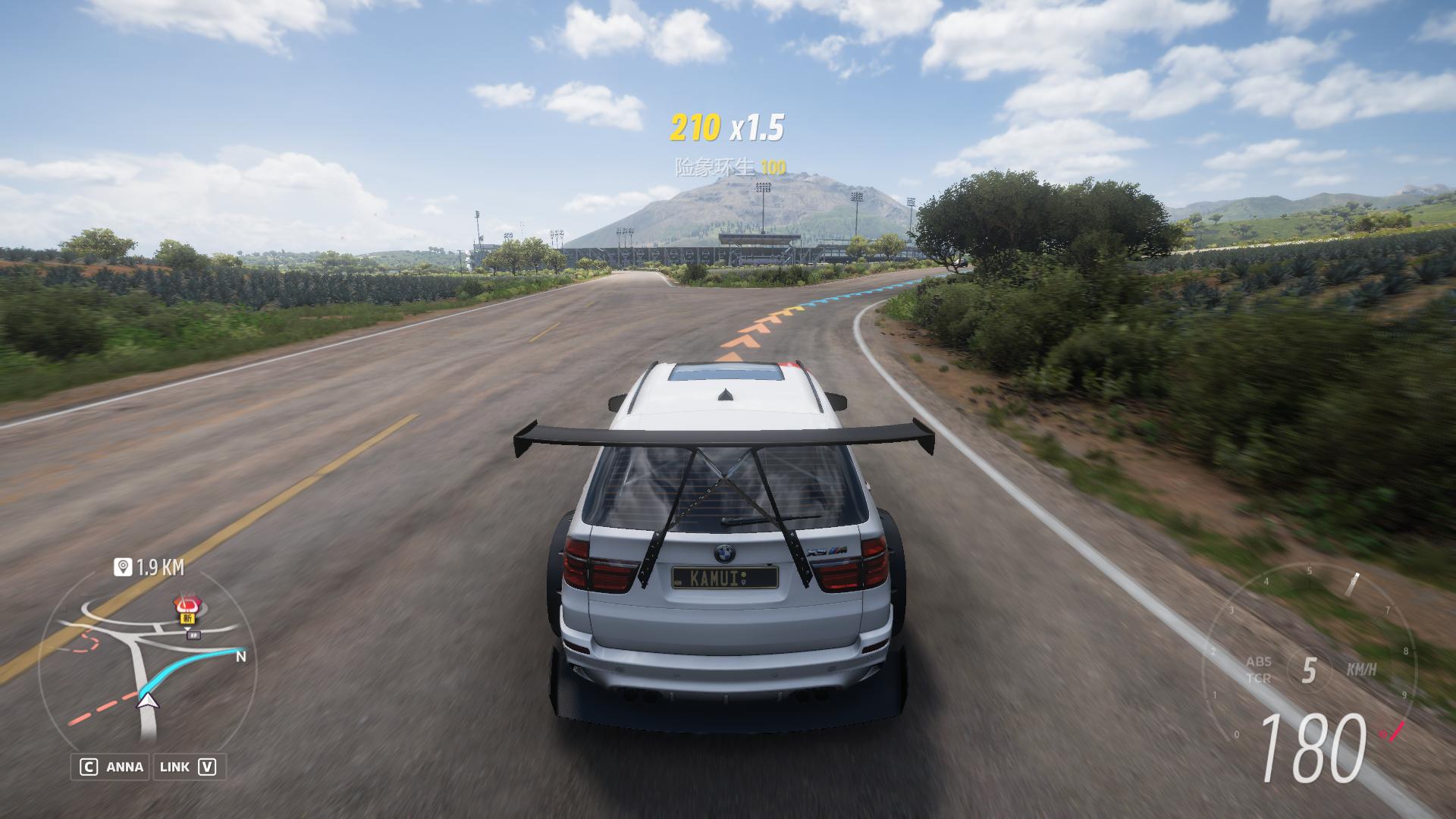The width and height of the screenshot is (1456, 819).
Task: Open the circular minimap
Action: (x=148, y=667)
